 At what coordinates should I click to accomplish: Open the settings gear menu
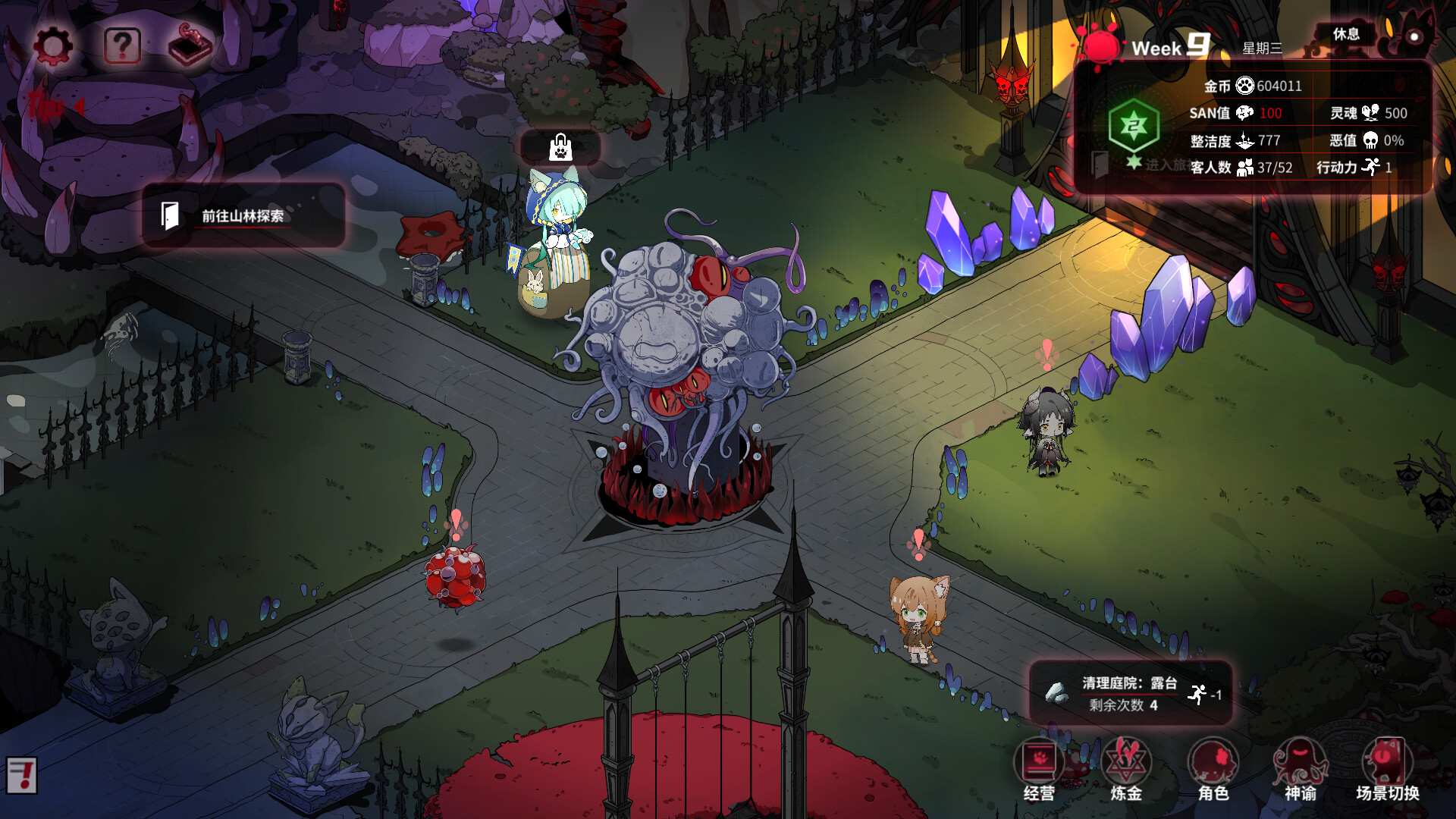52,46
